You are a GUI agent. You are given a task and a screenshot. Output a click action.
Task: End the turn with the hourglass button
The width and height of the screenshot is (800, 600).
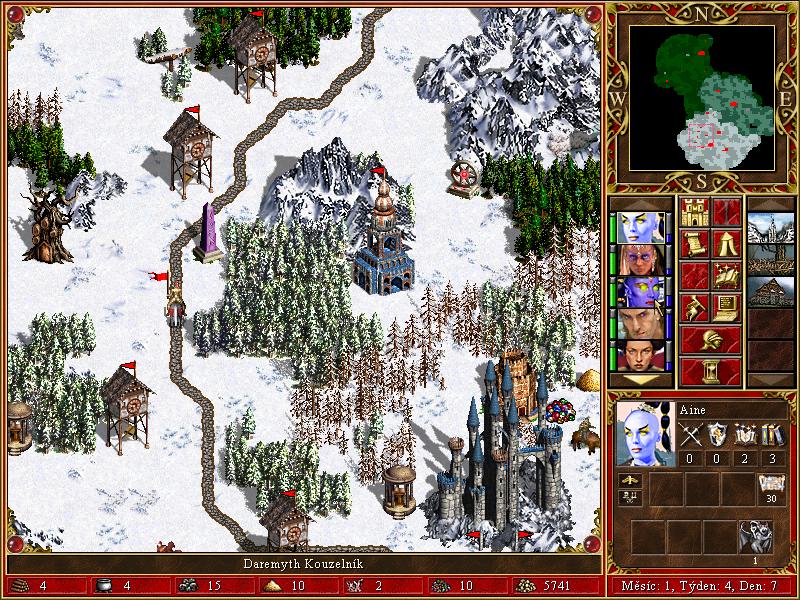[711, 371]
